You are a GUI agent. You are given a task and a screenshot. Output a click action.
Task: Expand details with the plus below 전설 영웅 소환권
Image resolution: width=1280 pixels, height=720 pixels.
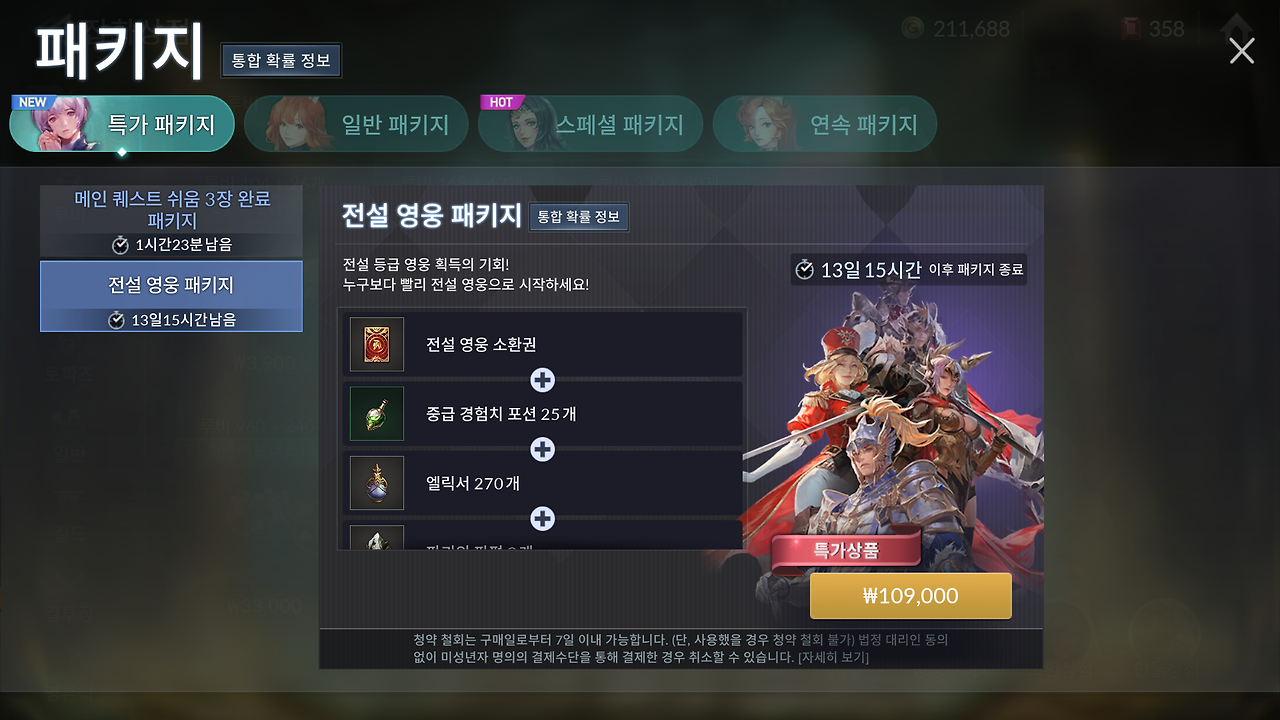click(x=543, y=381)
